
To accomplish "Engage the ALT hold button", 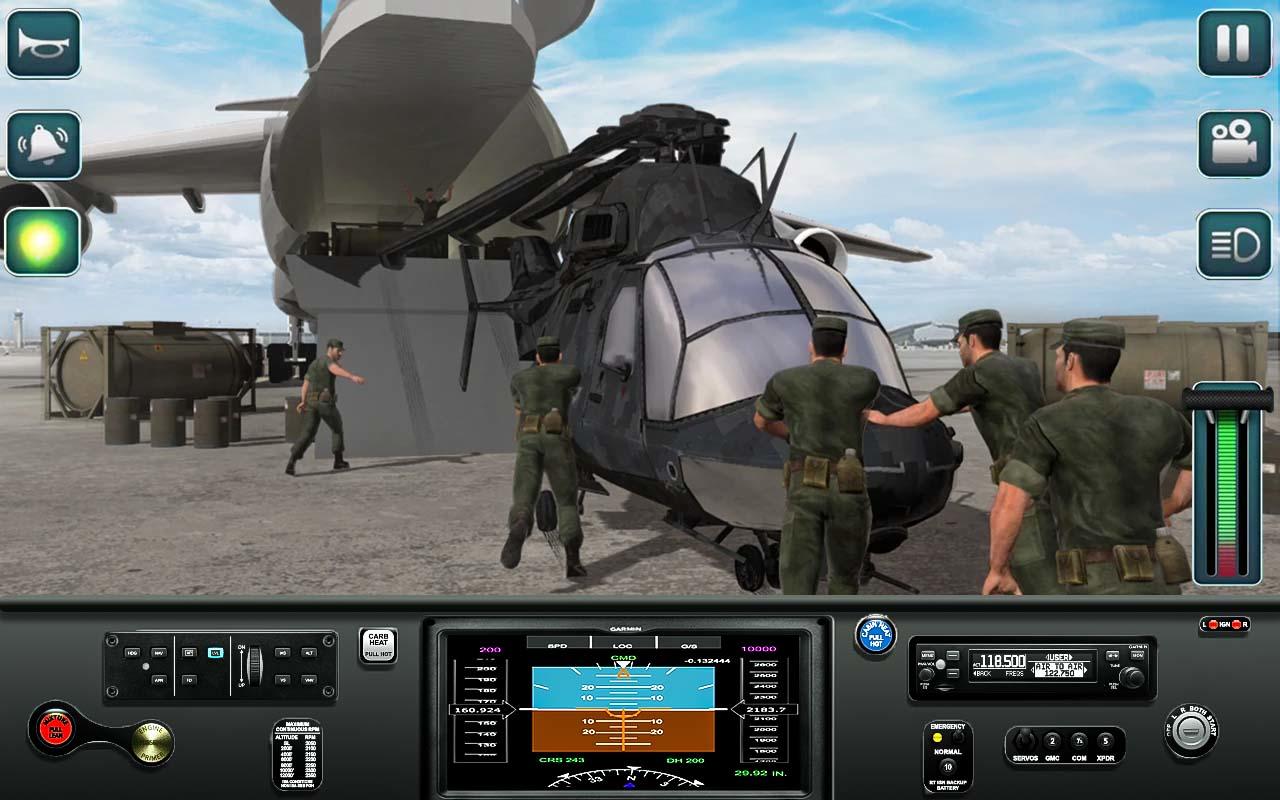I will click(307, 652).
